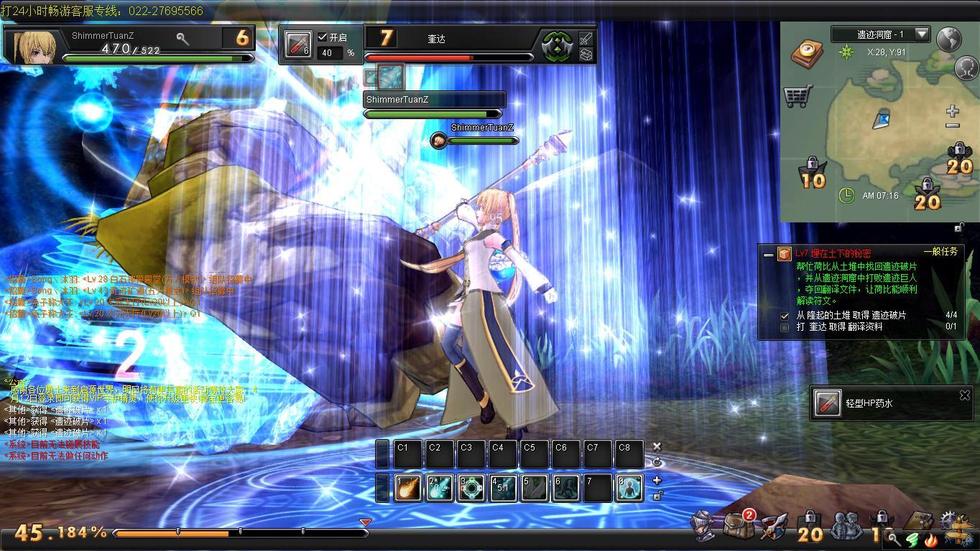Activate the fireball skill in slot 1
Viewport: 980px width, 551px height.
tap(407, 488)
